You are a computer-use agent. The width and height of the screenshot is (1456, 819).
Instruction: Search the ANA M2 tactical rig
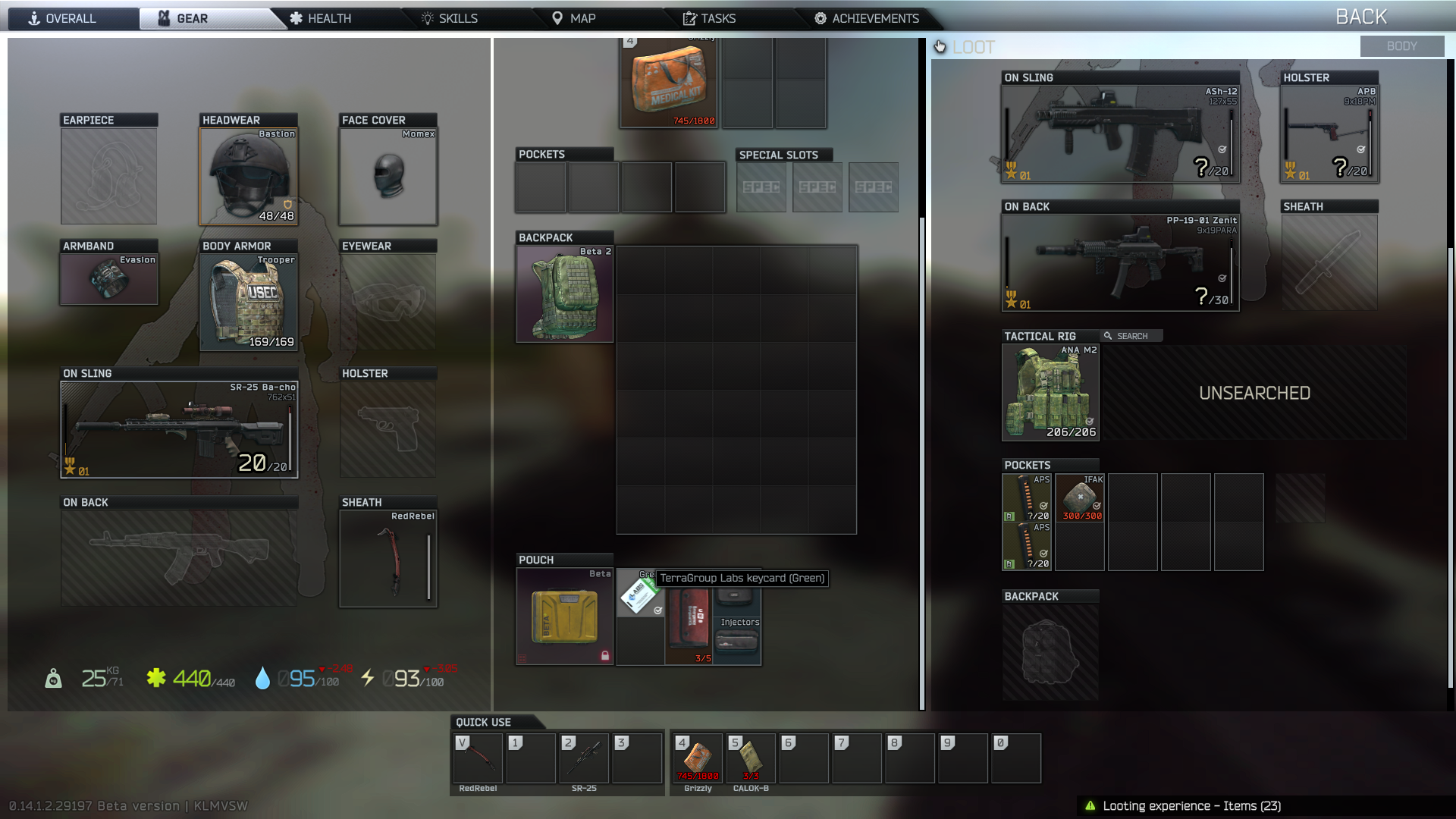(1050, 393)
